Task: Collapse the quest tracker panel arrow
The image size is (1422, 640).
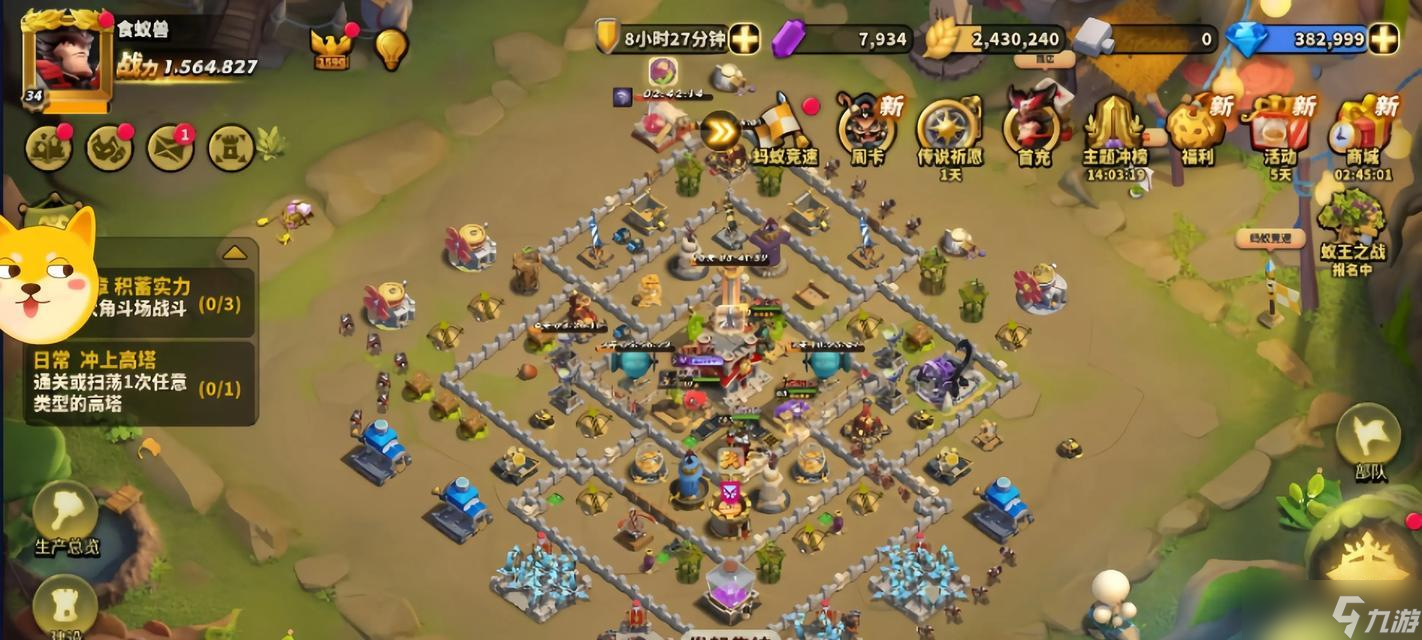Action: point(234,252)
